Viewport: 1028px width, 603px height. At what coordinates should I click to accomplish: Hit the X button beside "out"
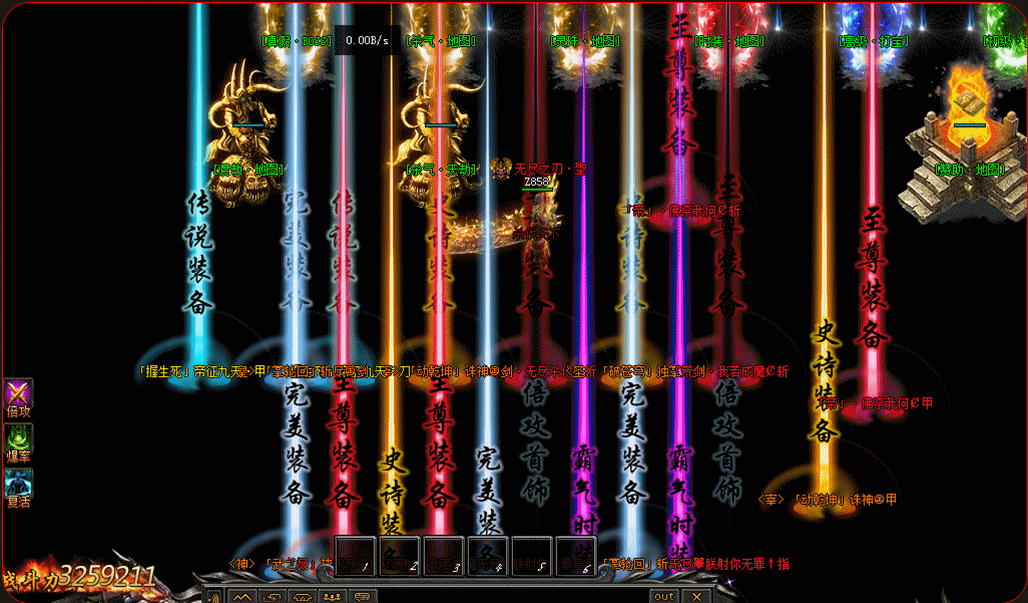pos(697,596)
